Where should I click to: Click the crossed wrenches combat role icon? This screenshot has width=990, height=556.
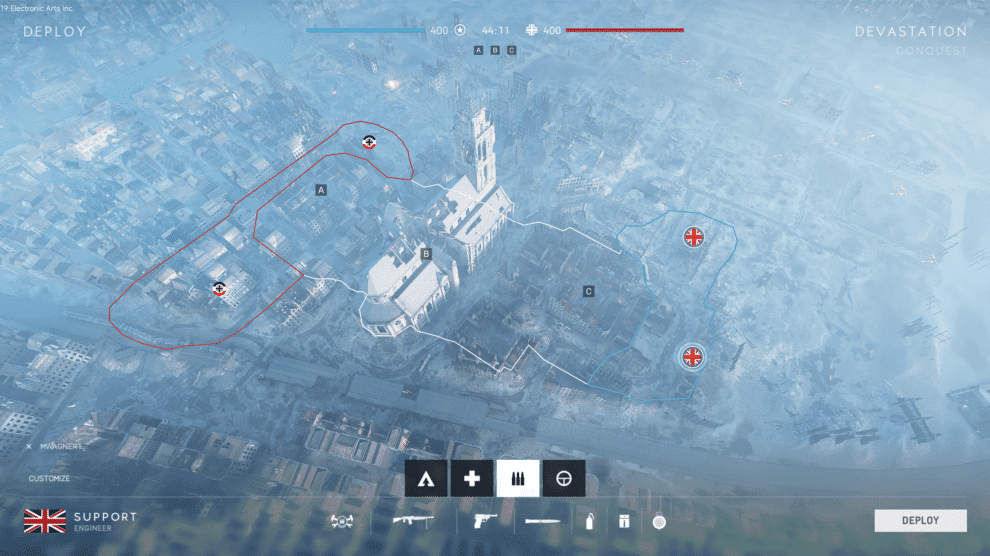pyautogui.click(x=343, y=521)
